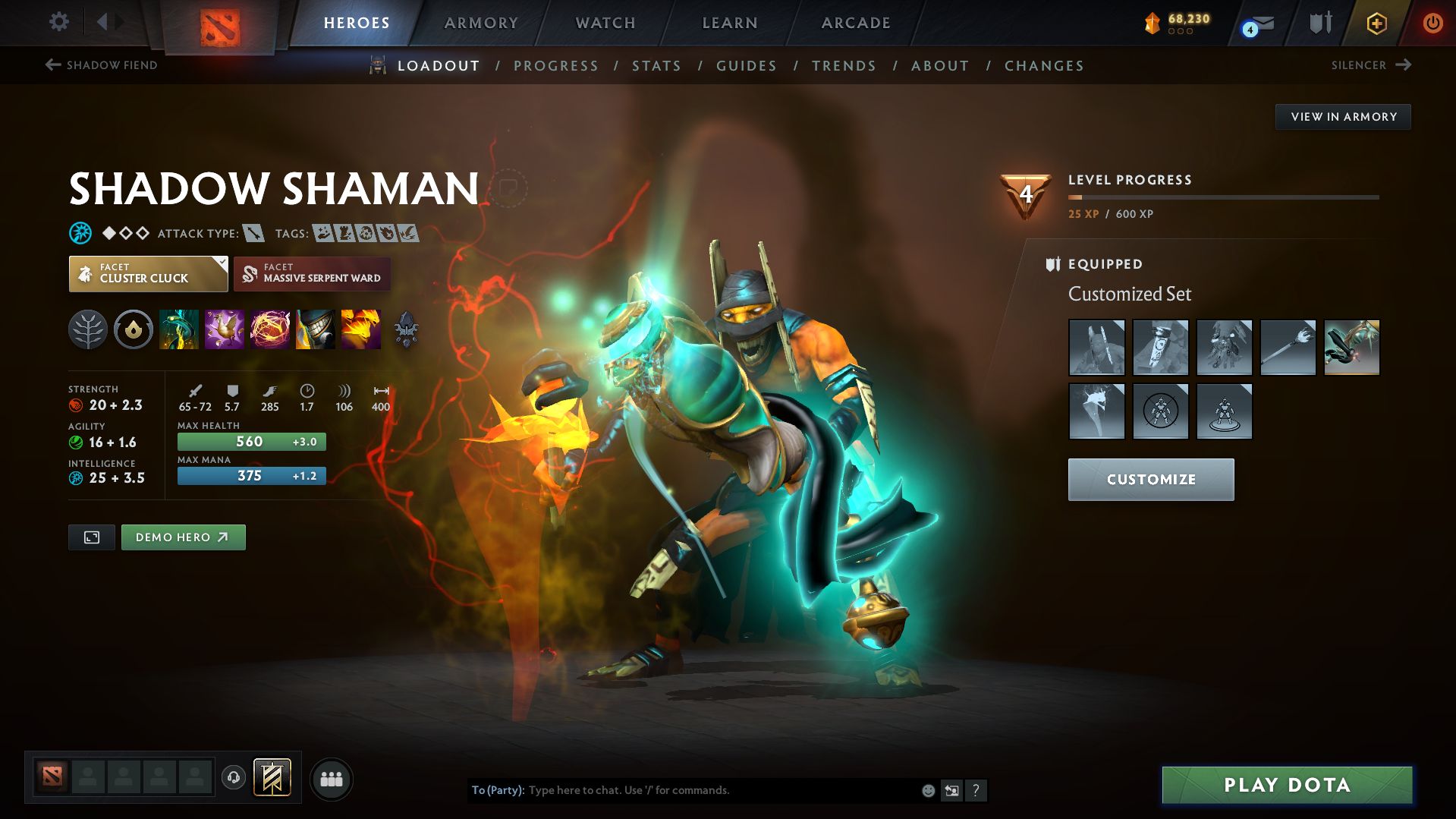The width and height of the screenshot is (1456, 819).
Task: Click the innate ability circle icon
Action: pos(134,329)
